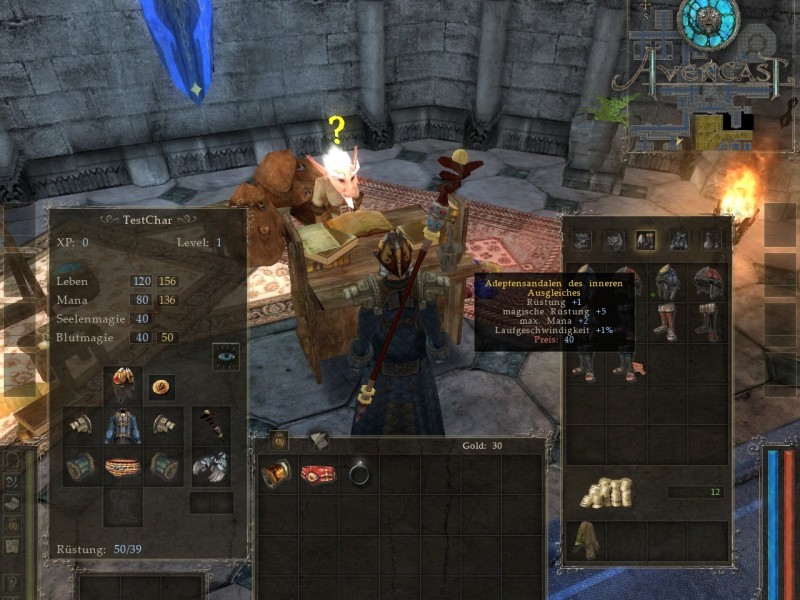Viewport: 800px width, 600px height.
Task: Click the equipped round amulet slot
Action: tap(161, 385)
